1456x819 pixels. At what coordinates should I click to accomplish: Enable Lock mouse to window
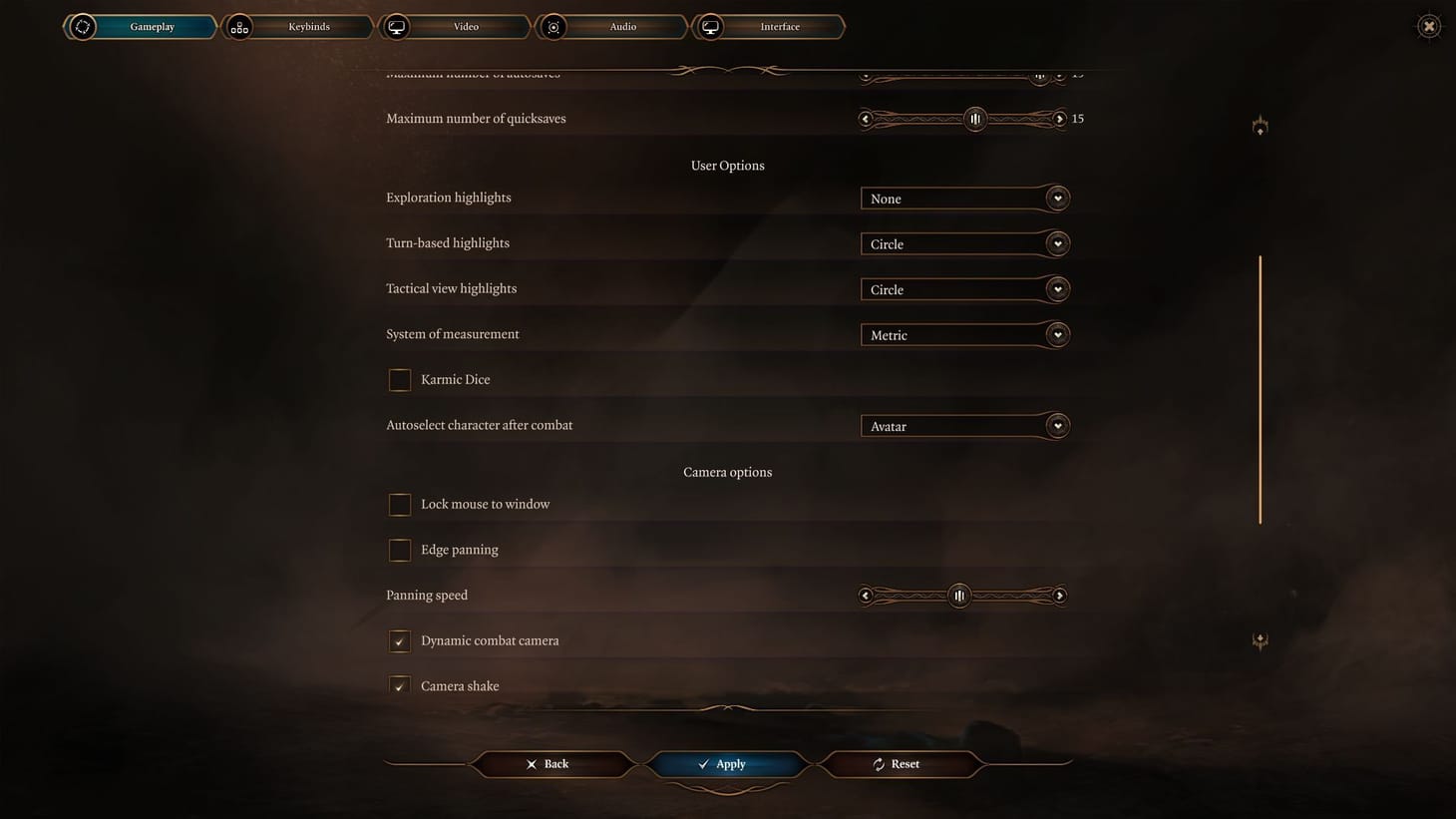coord(399,504)
